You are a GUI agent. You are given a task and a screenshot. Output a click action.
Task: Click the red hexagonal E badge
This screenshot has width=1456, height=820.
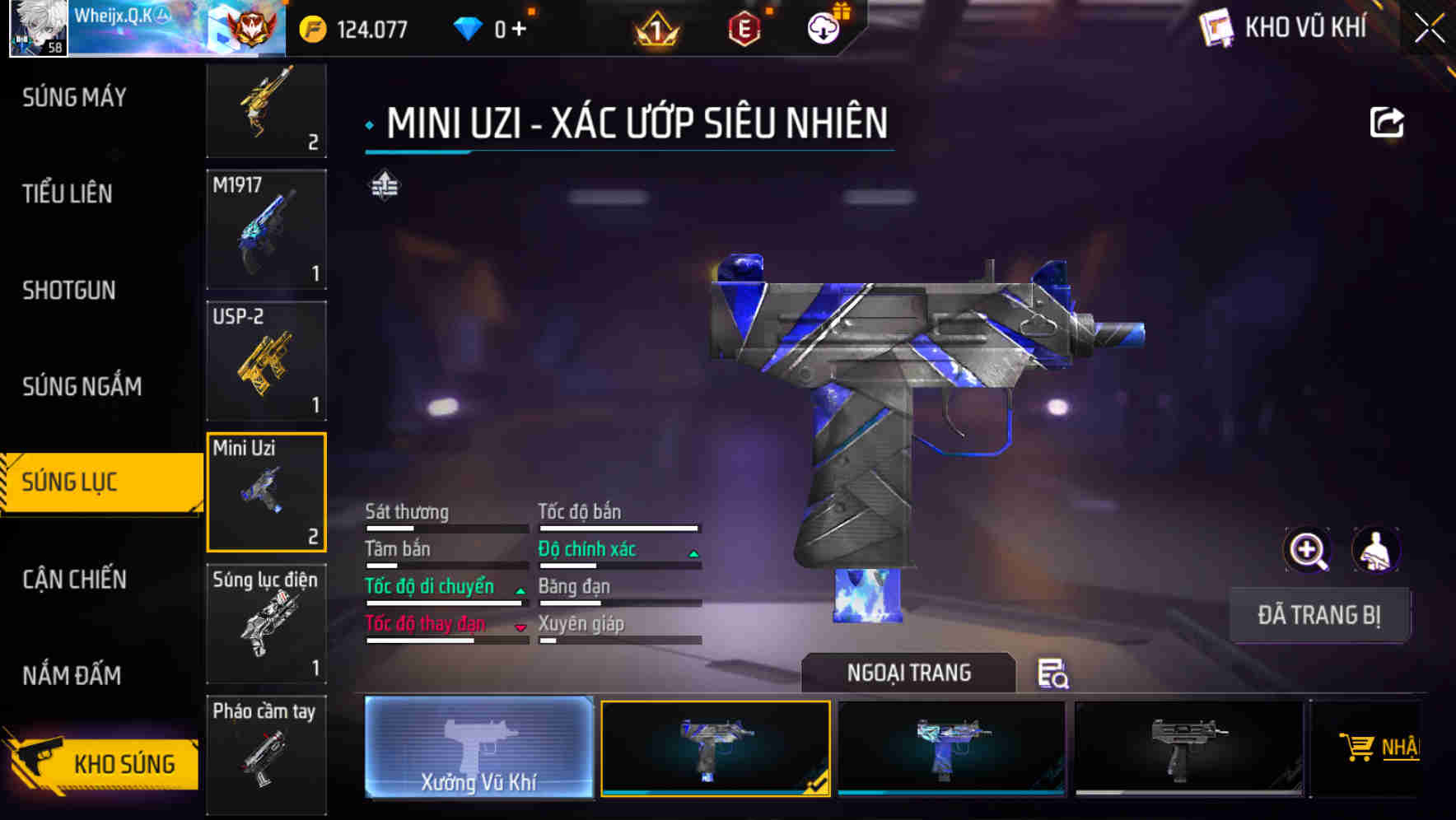(x=744, y=27)
